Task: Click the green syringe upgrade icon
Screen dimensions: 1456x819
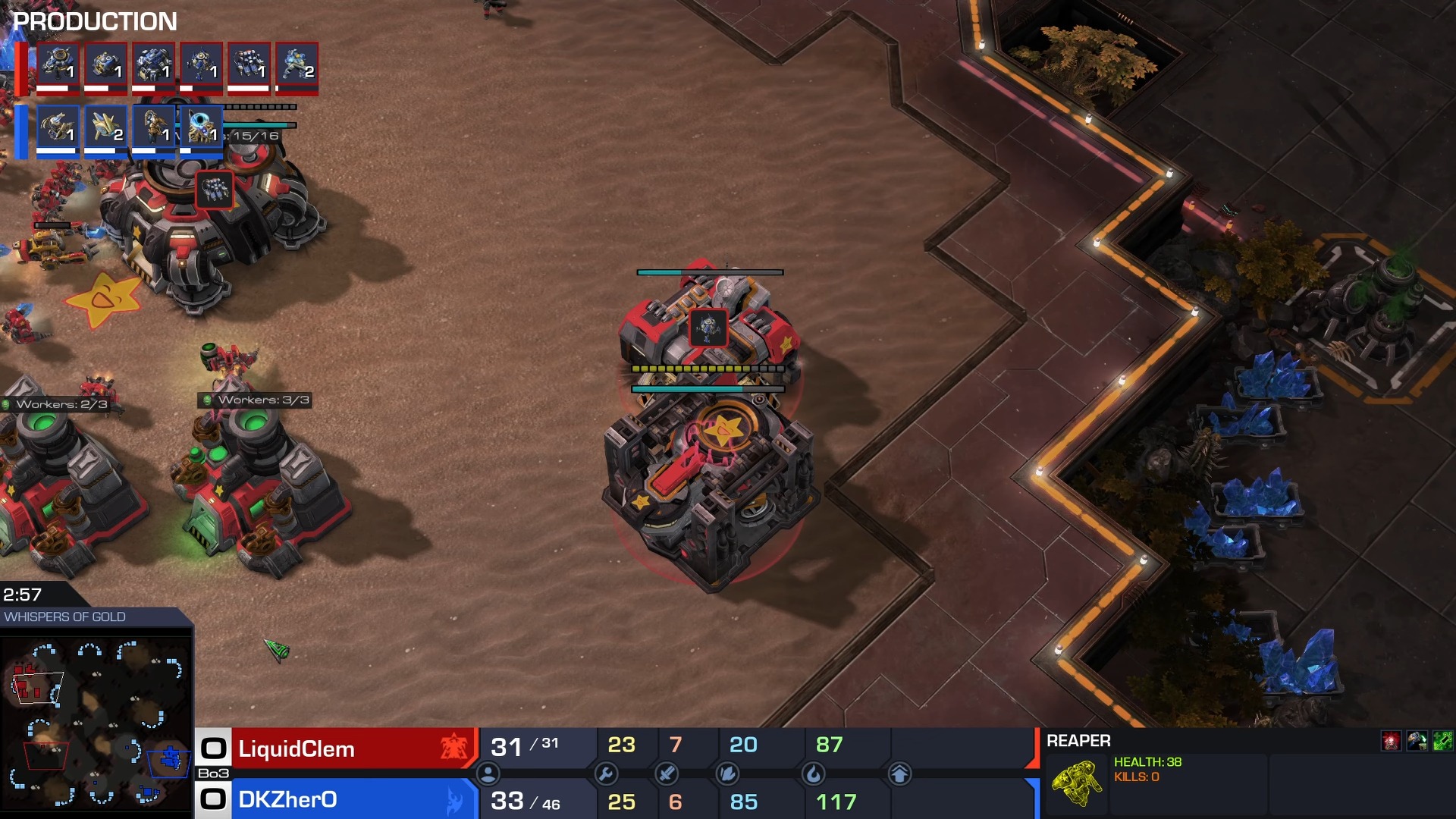Action: point(1442,741)
